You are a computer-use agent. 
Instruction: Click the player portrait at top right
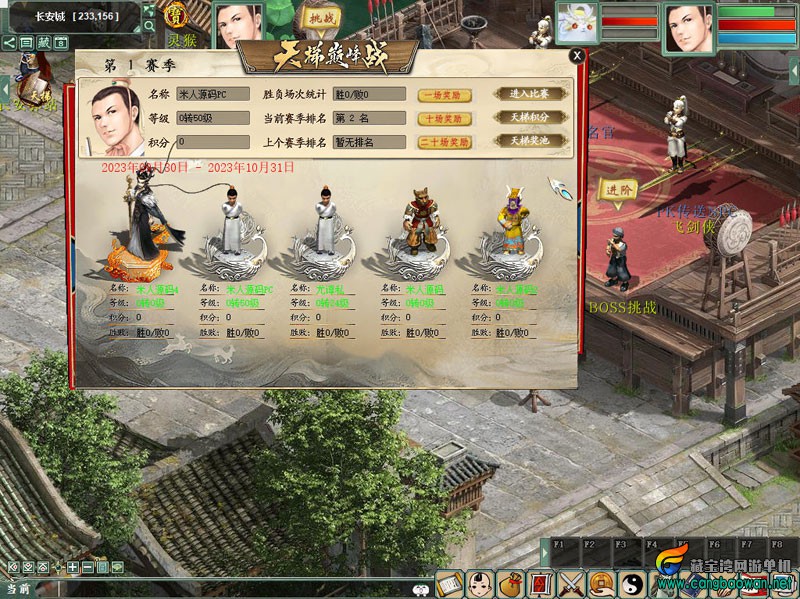click(688, 25)
